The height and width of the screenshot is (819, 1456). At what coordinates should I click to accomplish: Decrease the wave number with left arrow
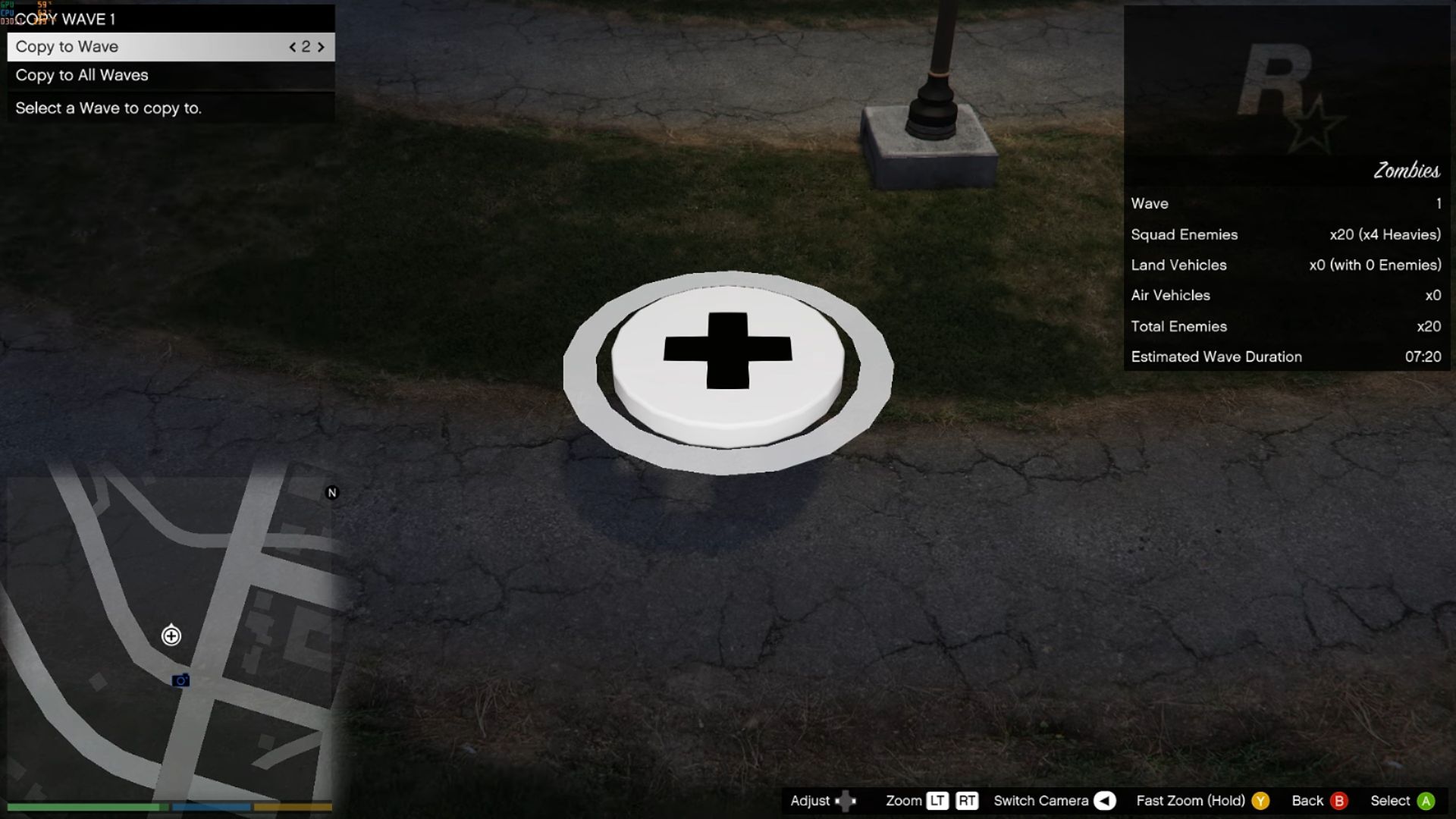(x=293, y=47)
